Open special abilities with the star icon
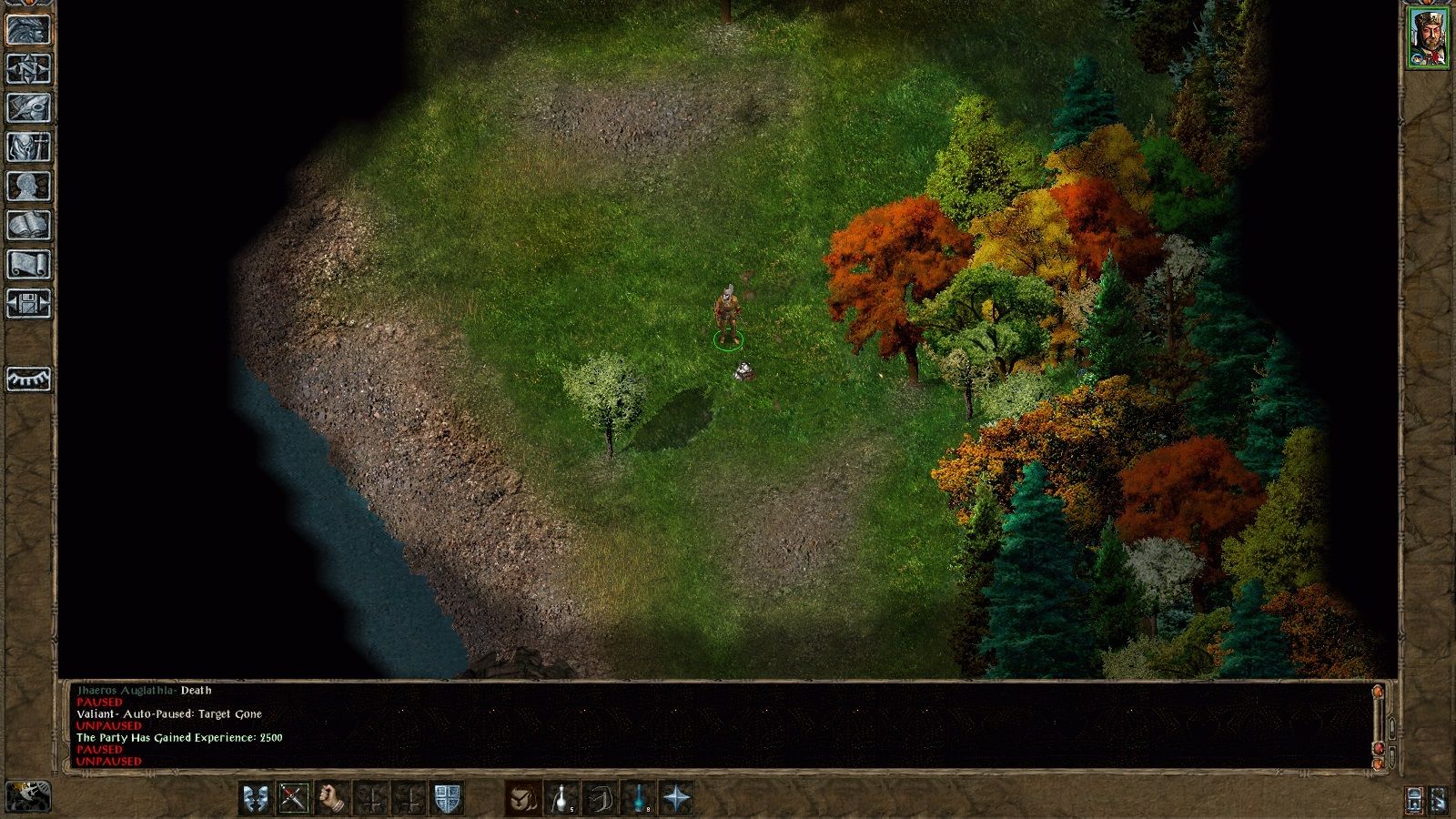Viewport: 1456px width, 819px height. coord(678,798)
